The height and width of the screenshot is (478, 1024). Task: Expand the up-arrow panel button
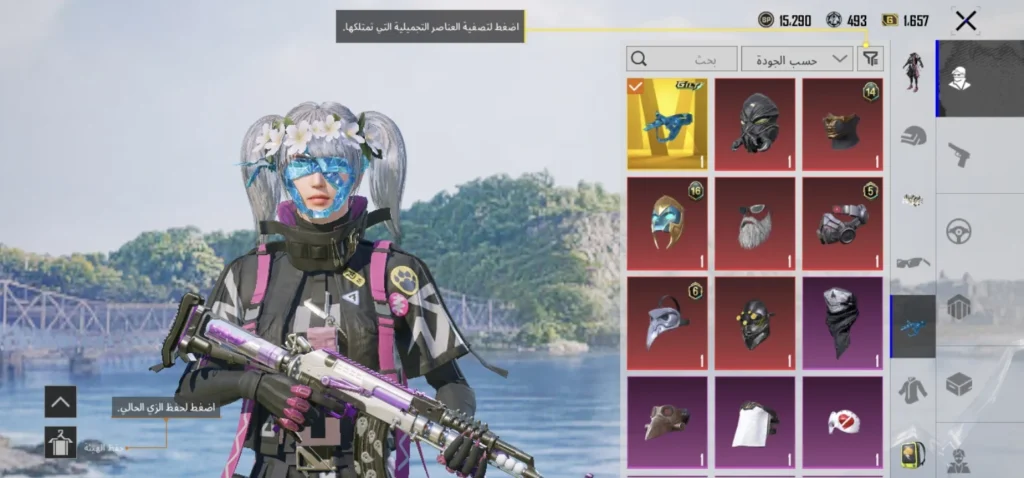click(x=60, y=402)
